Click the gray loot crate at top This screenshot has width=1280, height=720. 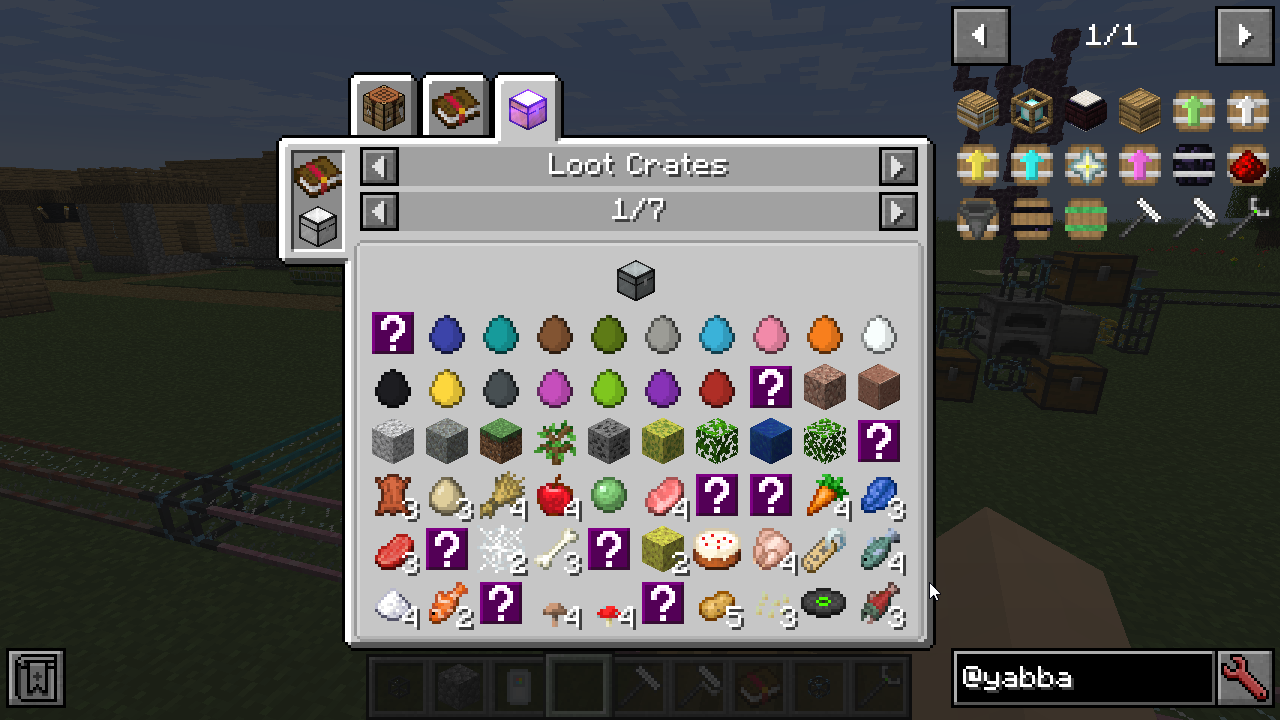[635, 280]
